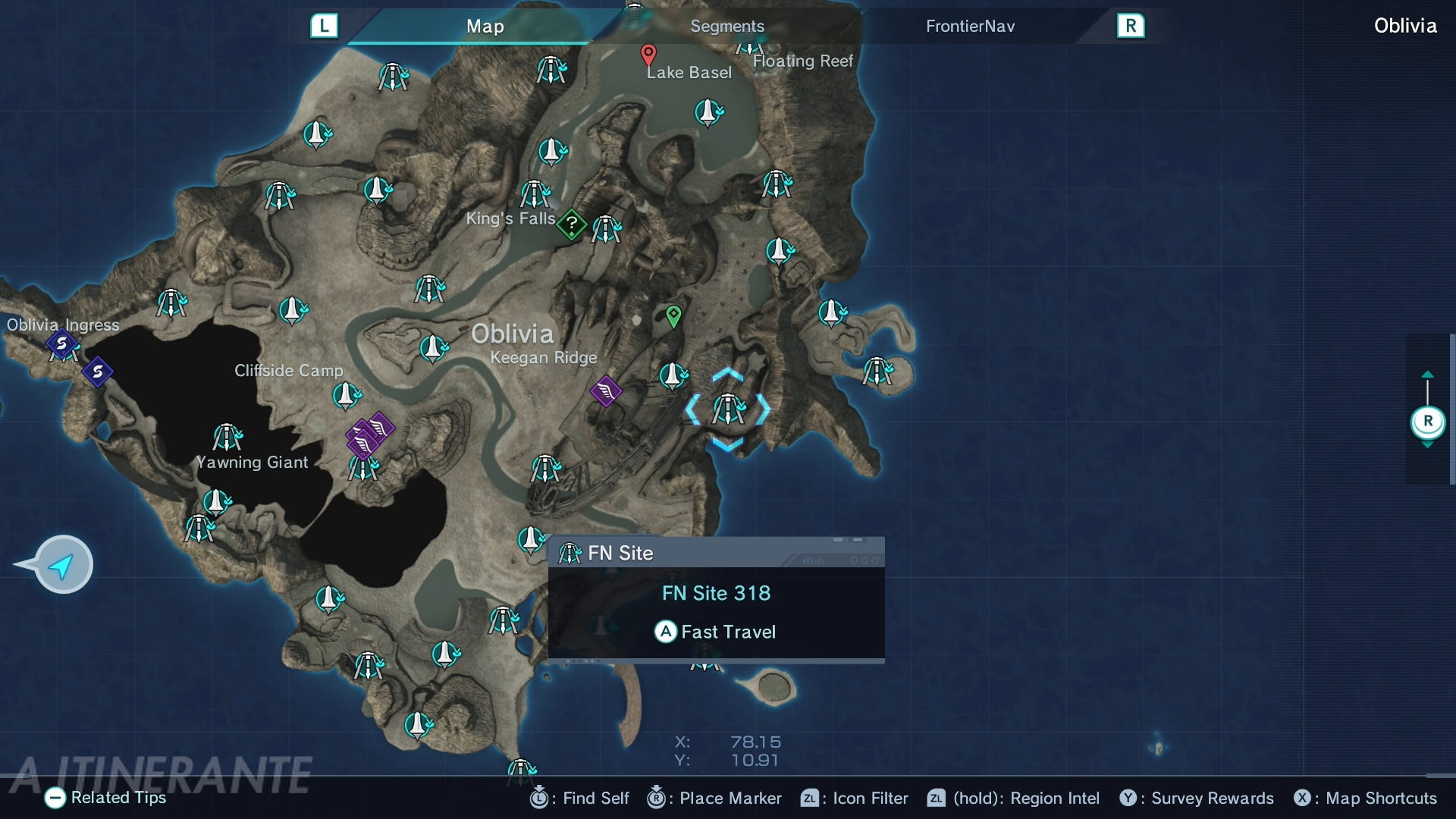1456x819 pixels.
Task: Select the landmark icon at Cliffside Camp
Action: pyautogui.click(x=347, y=395)
